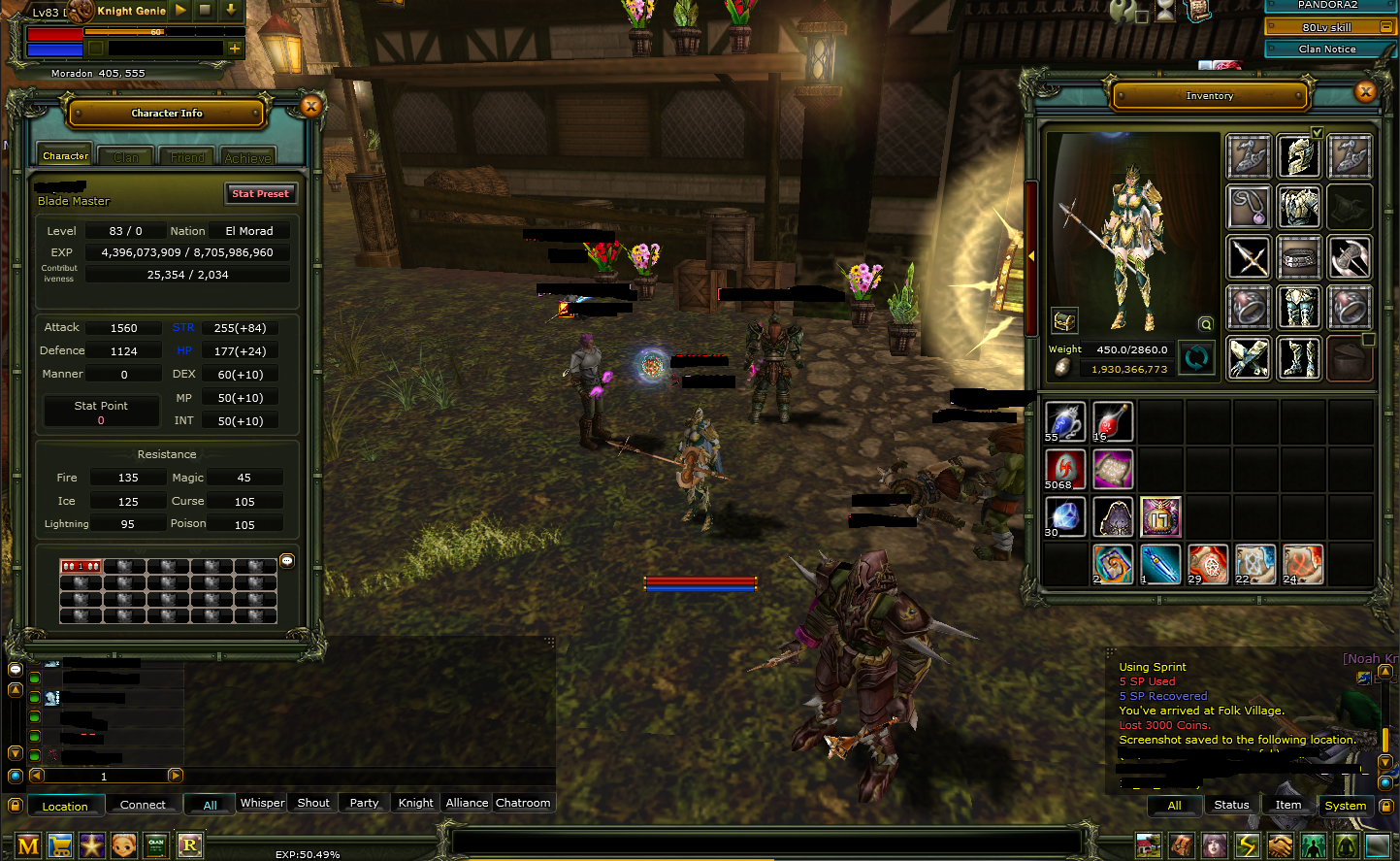Image resolution: width=1400 pixels, height=861 pixels.
Task: Click the belt equipment slot
Action: coord(1299,257)
